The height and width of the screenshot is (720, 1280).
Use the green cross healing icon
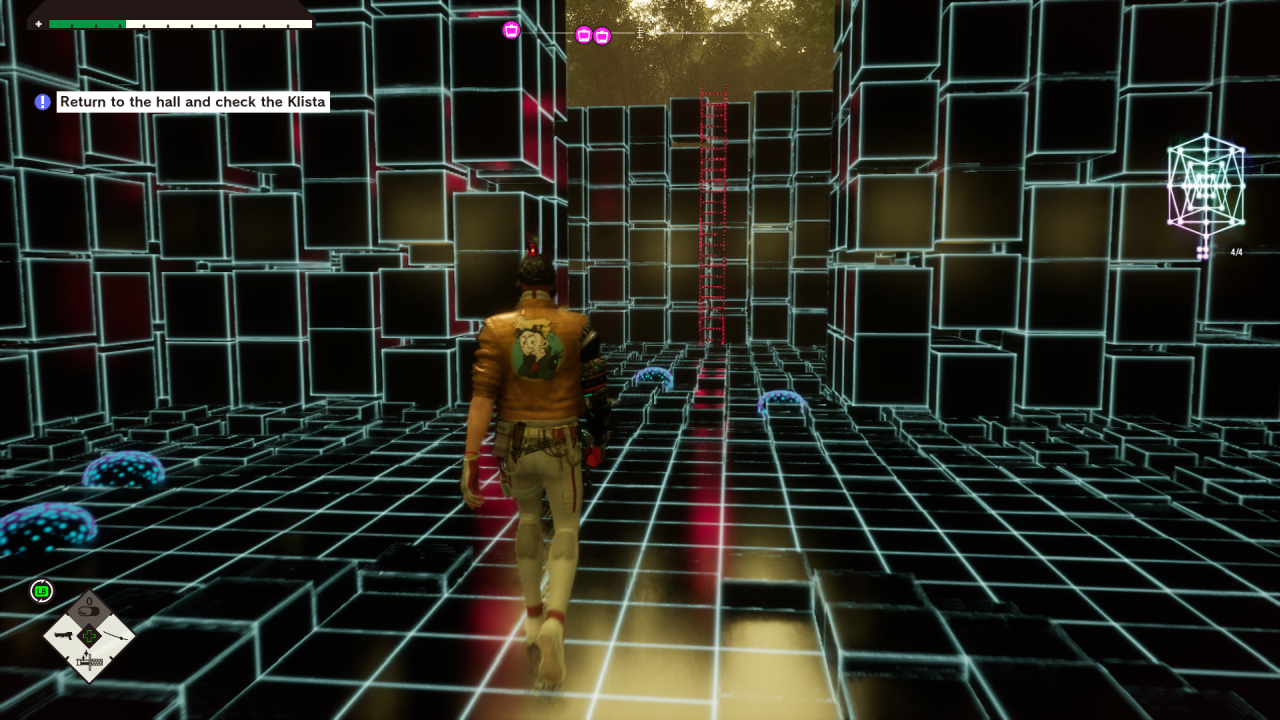click(x=89, y=635)
